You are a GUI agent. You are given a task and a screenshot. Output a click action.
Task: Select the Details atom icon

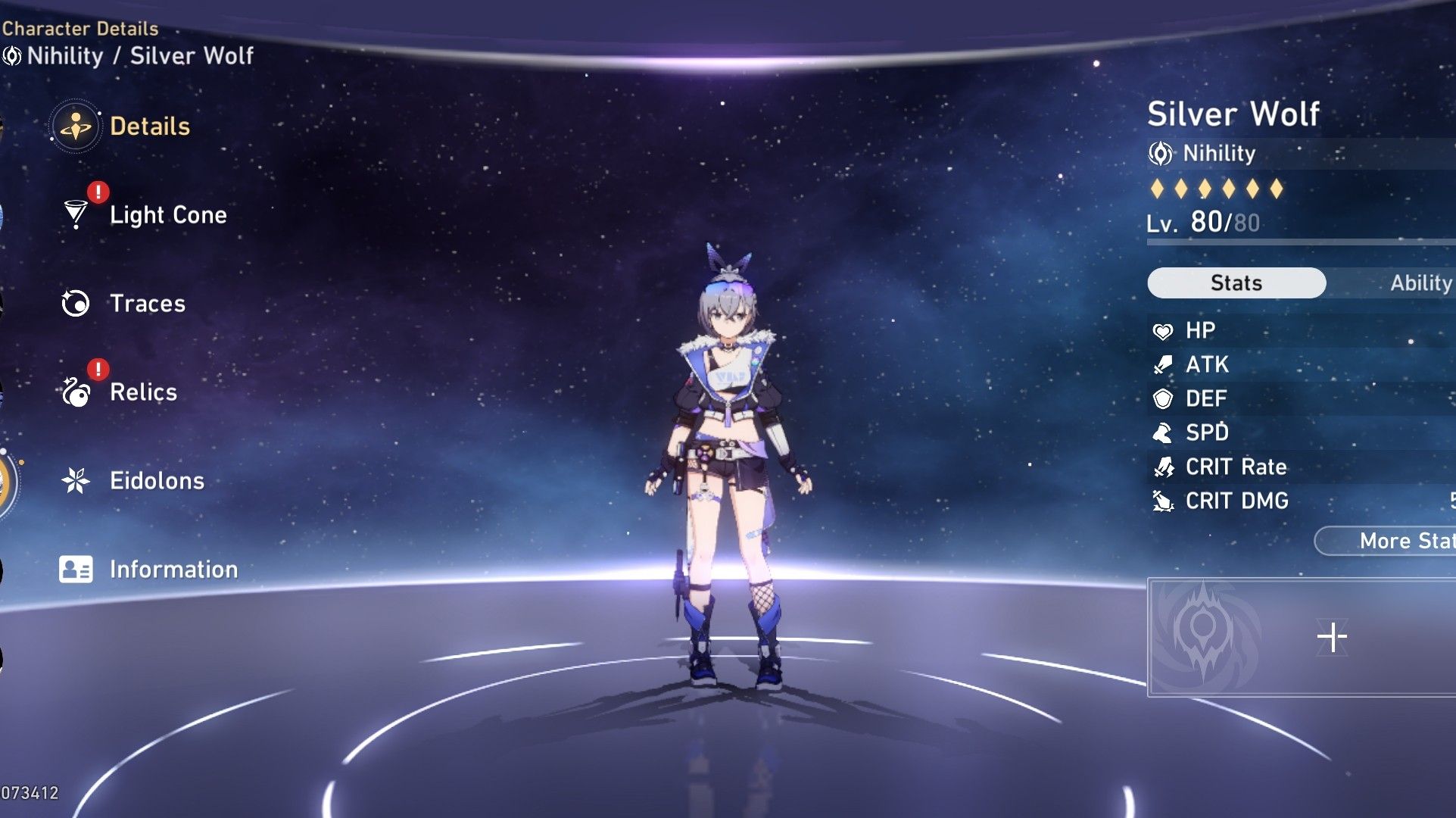pyautogui.click(x=75, y=126)
